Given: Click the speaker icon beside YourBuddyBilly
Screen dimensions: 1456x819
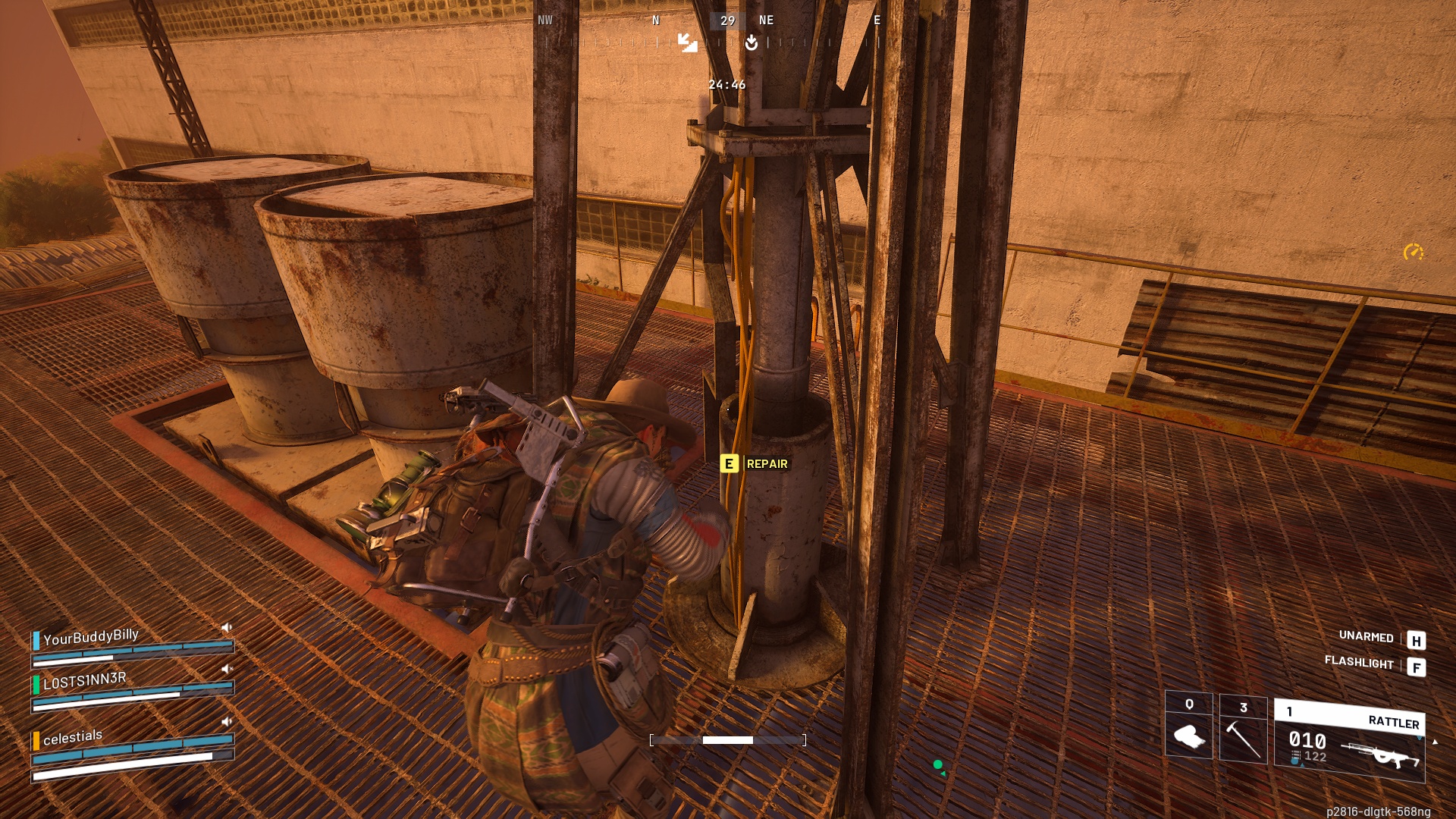Looking at the screenshot, I should tap(226, 626).
